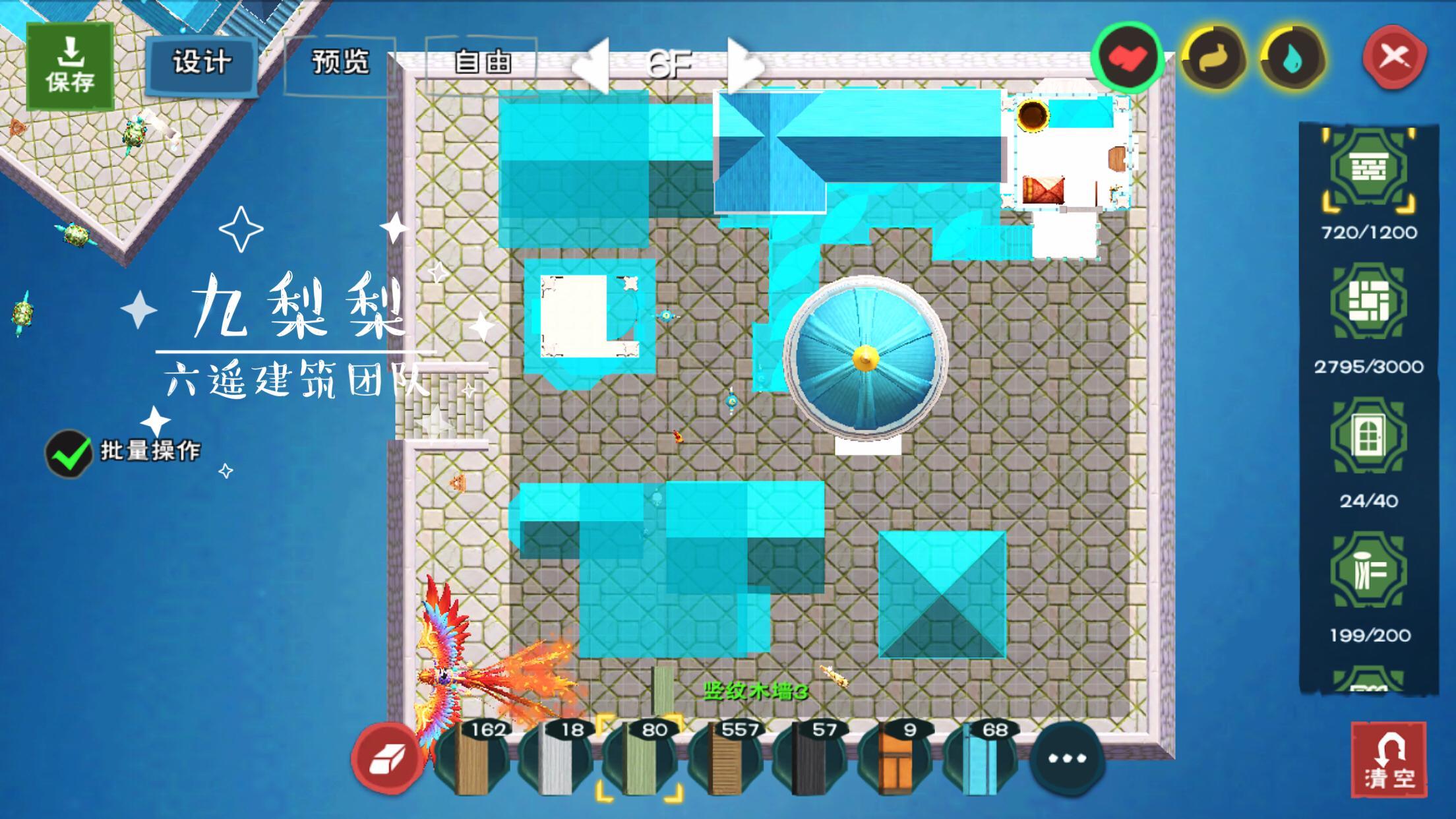Switch to the 设计 tab
The image size is (1456, 819).
coord(202,63)
